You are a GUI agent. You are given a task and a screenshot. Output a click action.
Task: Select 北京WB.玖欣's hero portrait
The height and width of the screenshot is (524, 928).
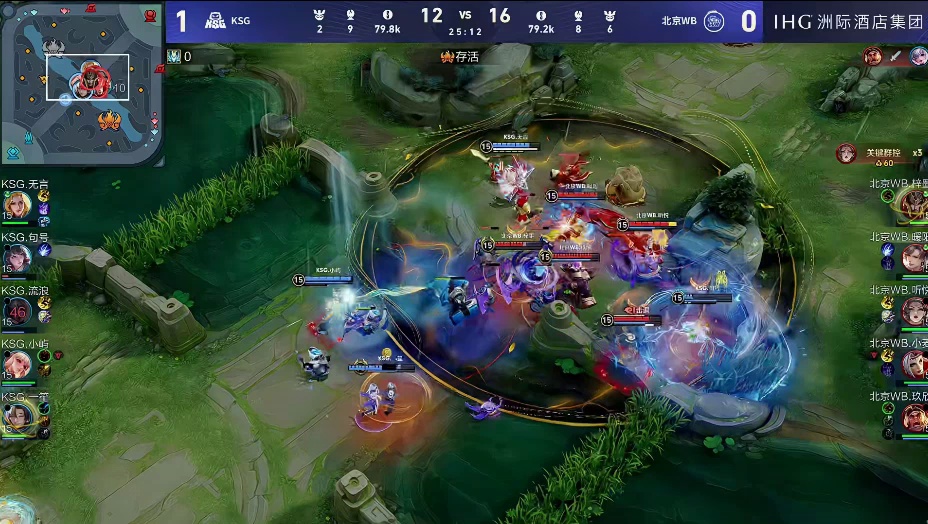(x=913, y=417)
